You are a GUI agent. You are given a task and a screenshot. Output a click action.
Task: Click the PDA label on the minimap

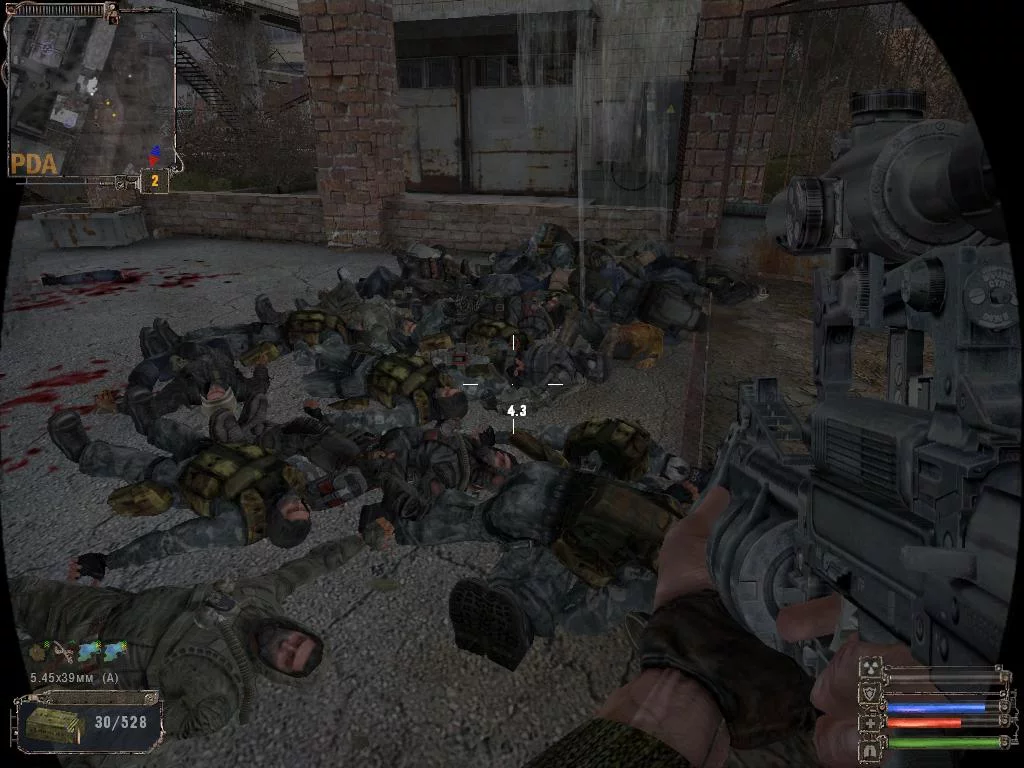click(34, 163)
